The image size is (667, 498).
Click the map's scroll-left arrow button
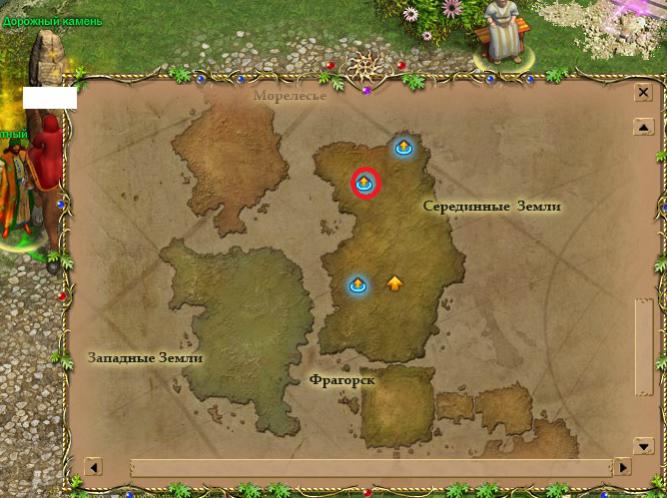93,467
